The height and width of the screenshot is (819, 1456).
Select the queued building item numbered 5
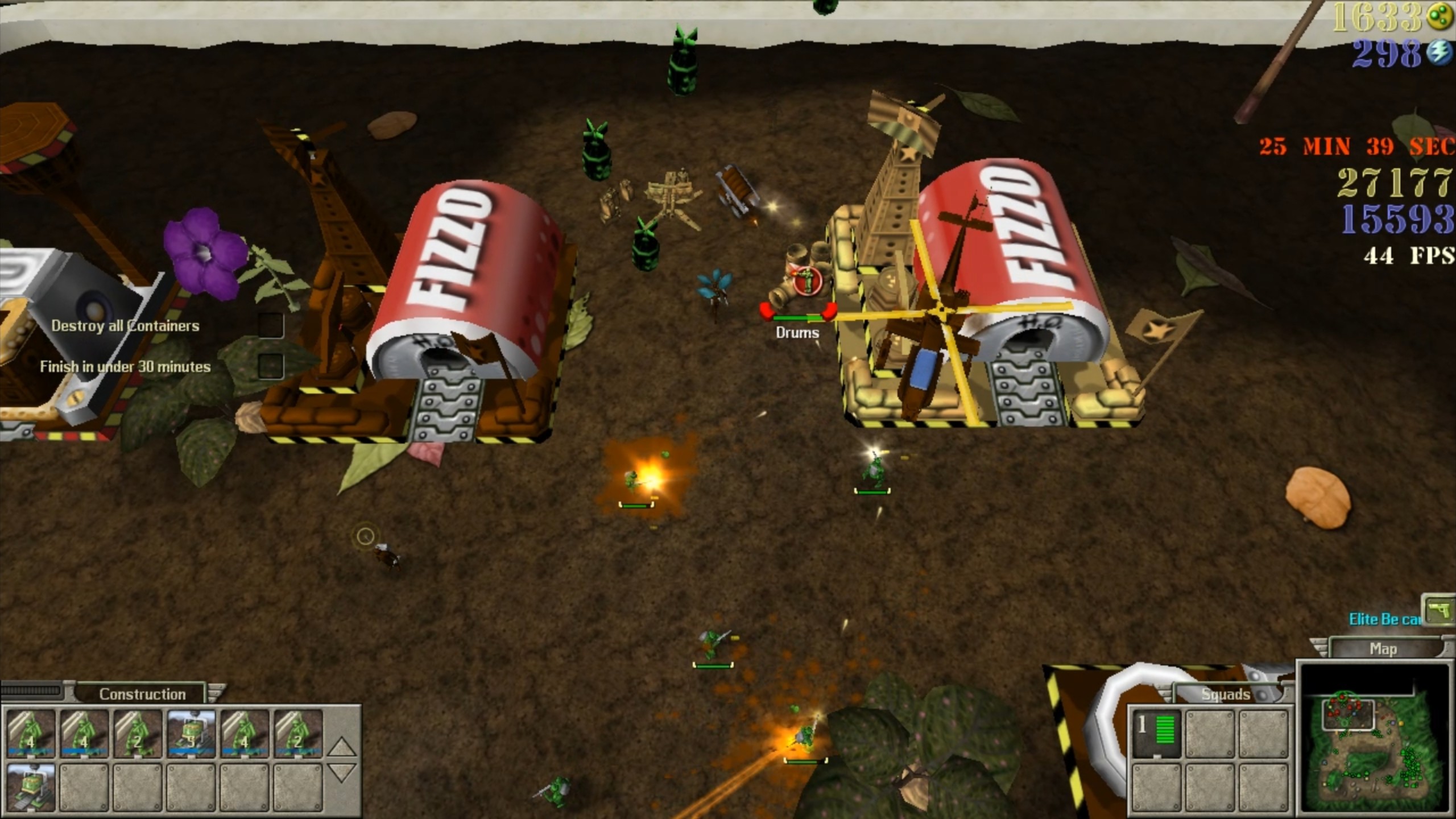coord(191,734)
